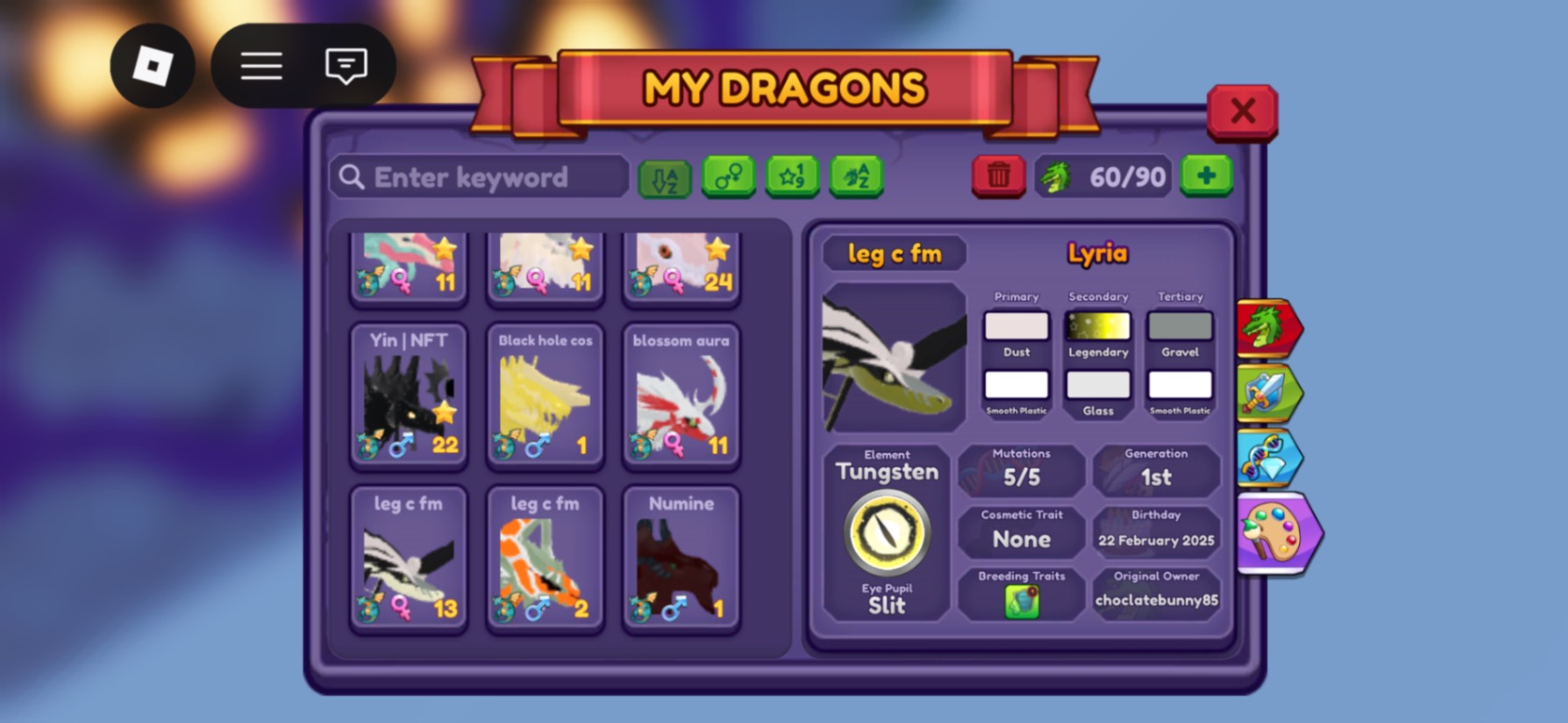Viewport: 1568px width, 723px height.
Task: Sort dragons by gender
Action: pos(729,175)
